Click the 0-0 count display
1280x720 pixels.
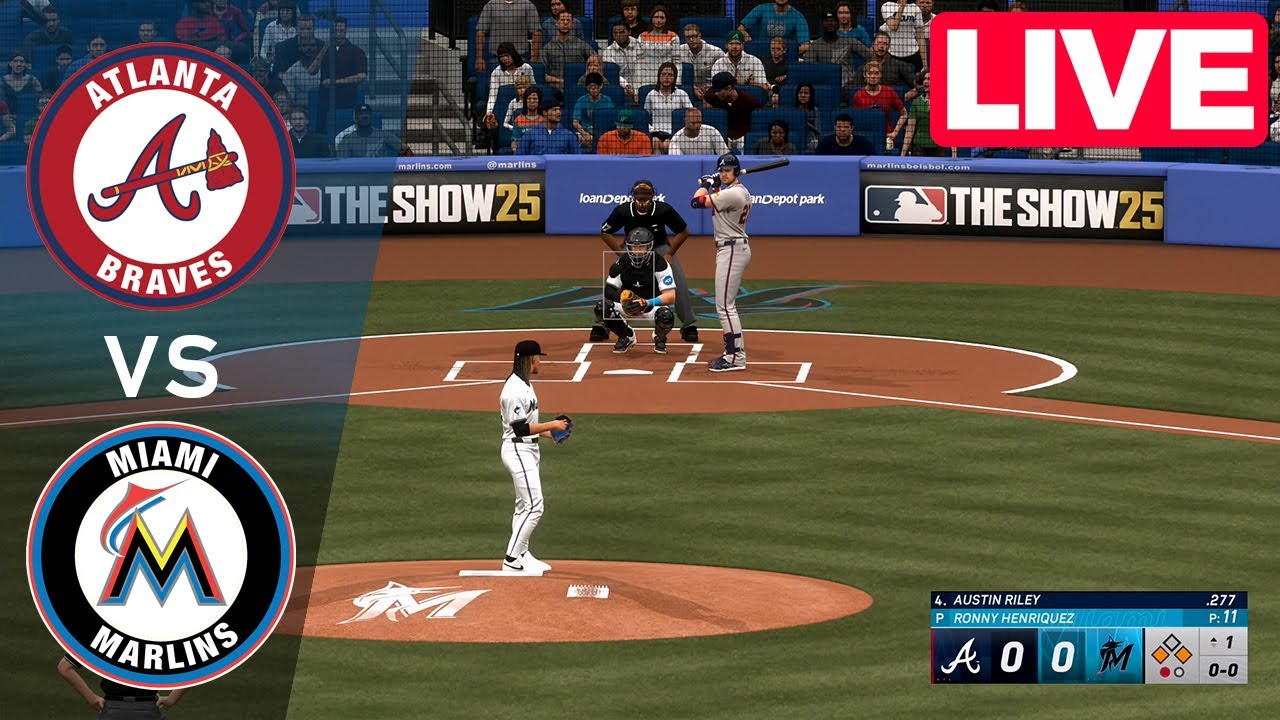[x=1223, y=670]
